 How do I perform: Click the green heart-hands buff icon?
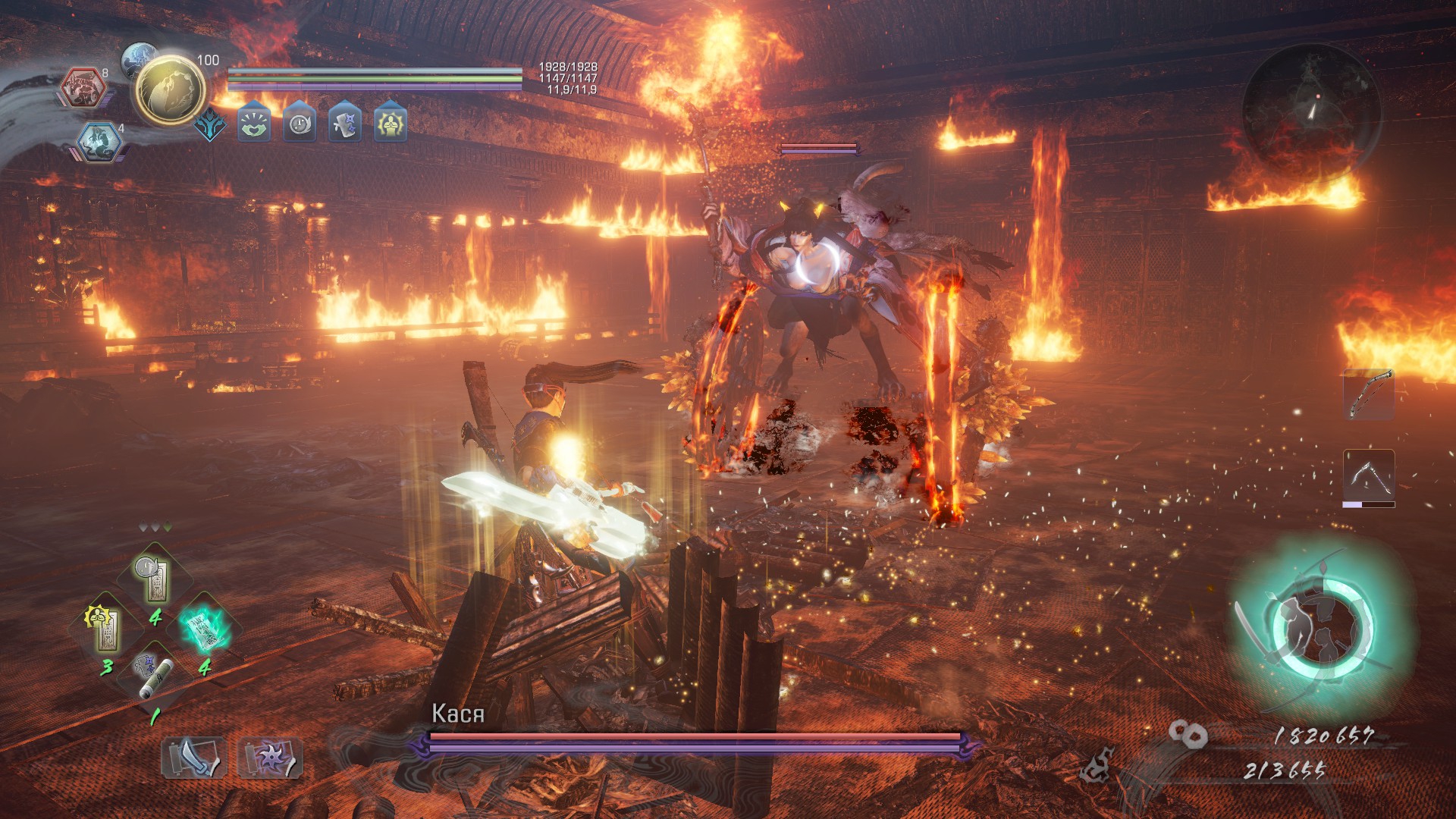[254, 122]
